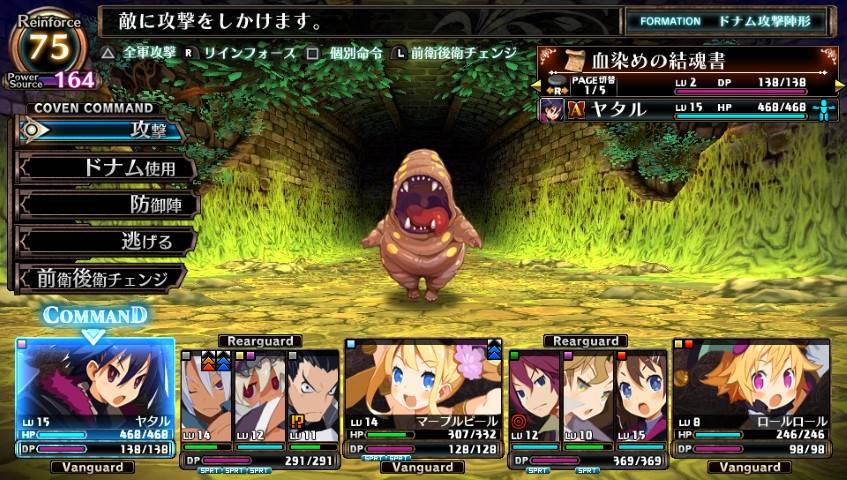
Task: Pick the rearguard coven with 369 HP
Action: [587, 405]
